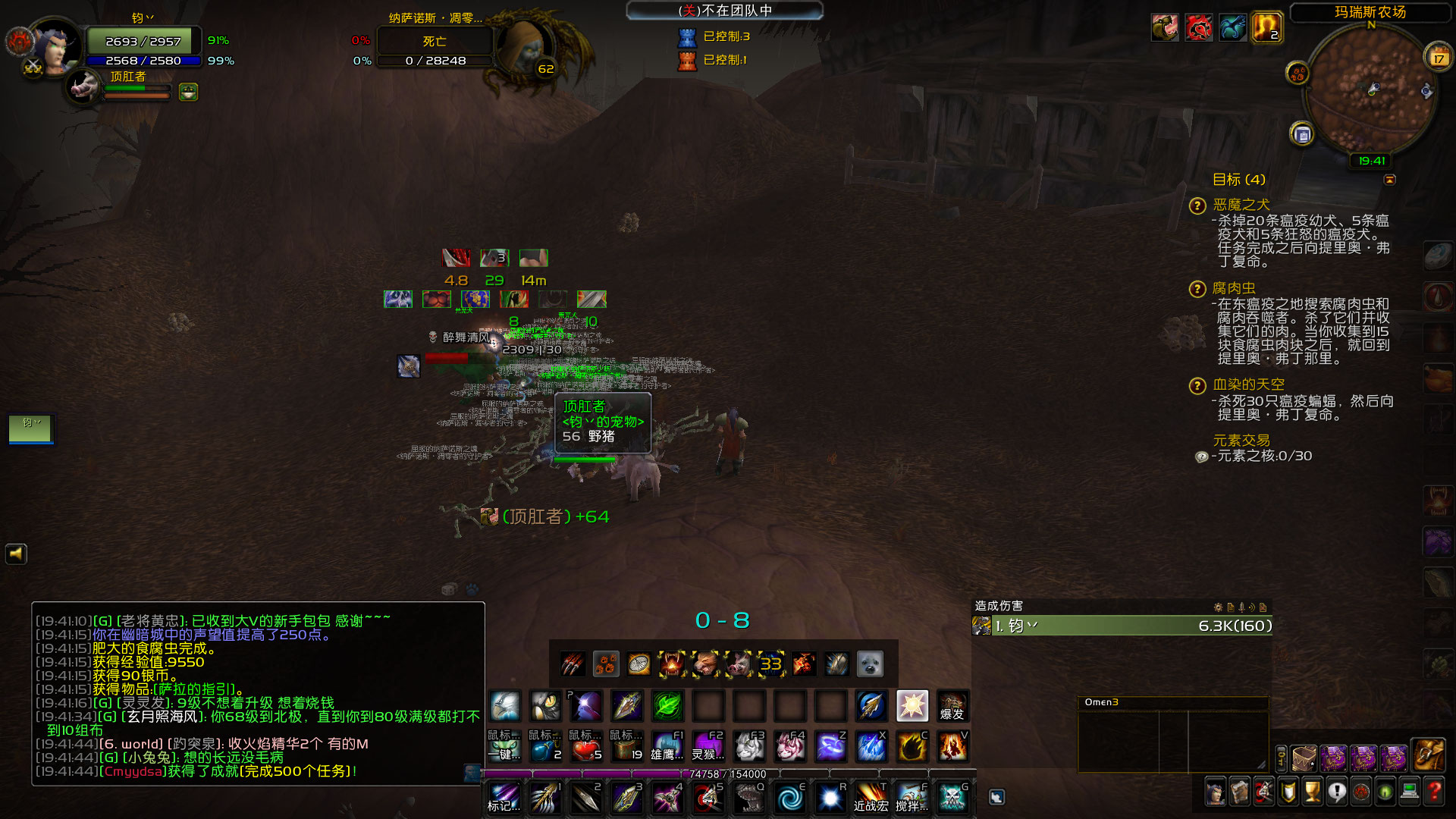Toggle autocast on the pet's boar charge ability
The image size is (1456, 819).
click(x=737, y=664)
